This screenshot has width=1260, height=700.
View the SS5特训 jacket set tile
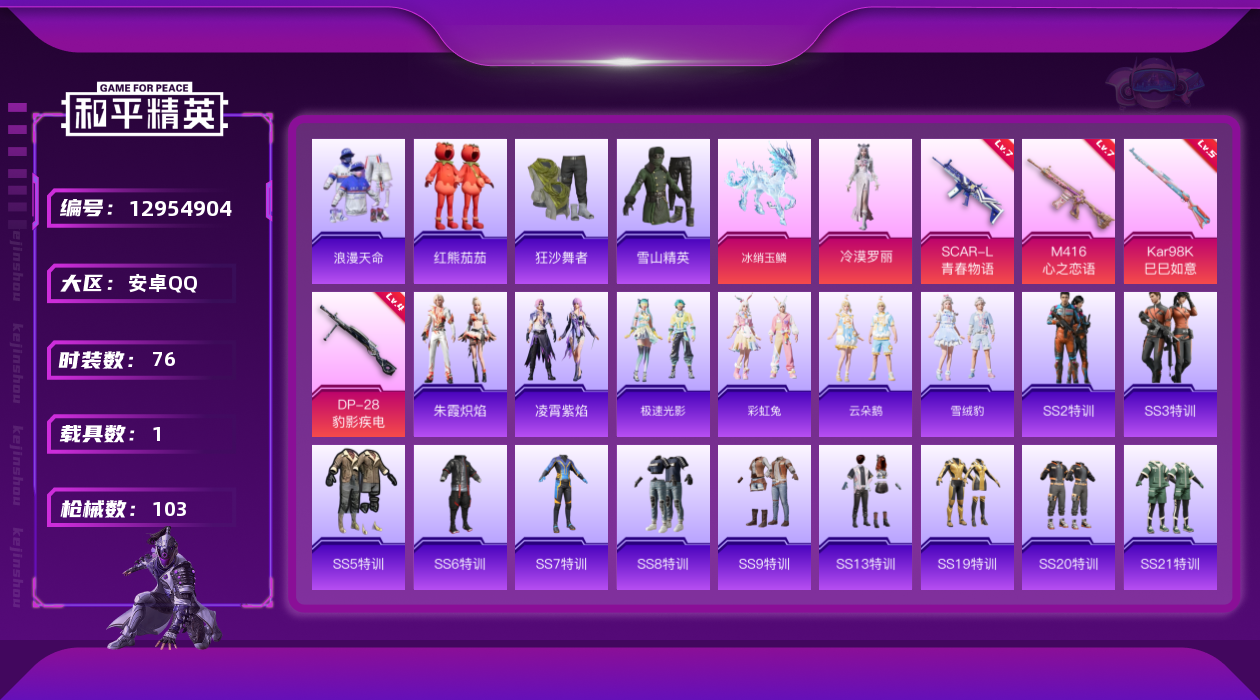[x=358, y=517]
